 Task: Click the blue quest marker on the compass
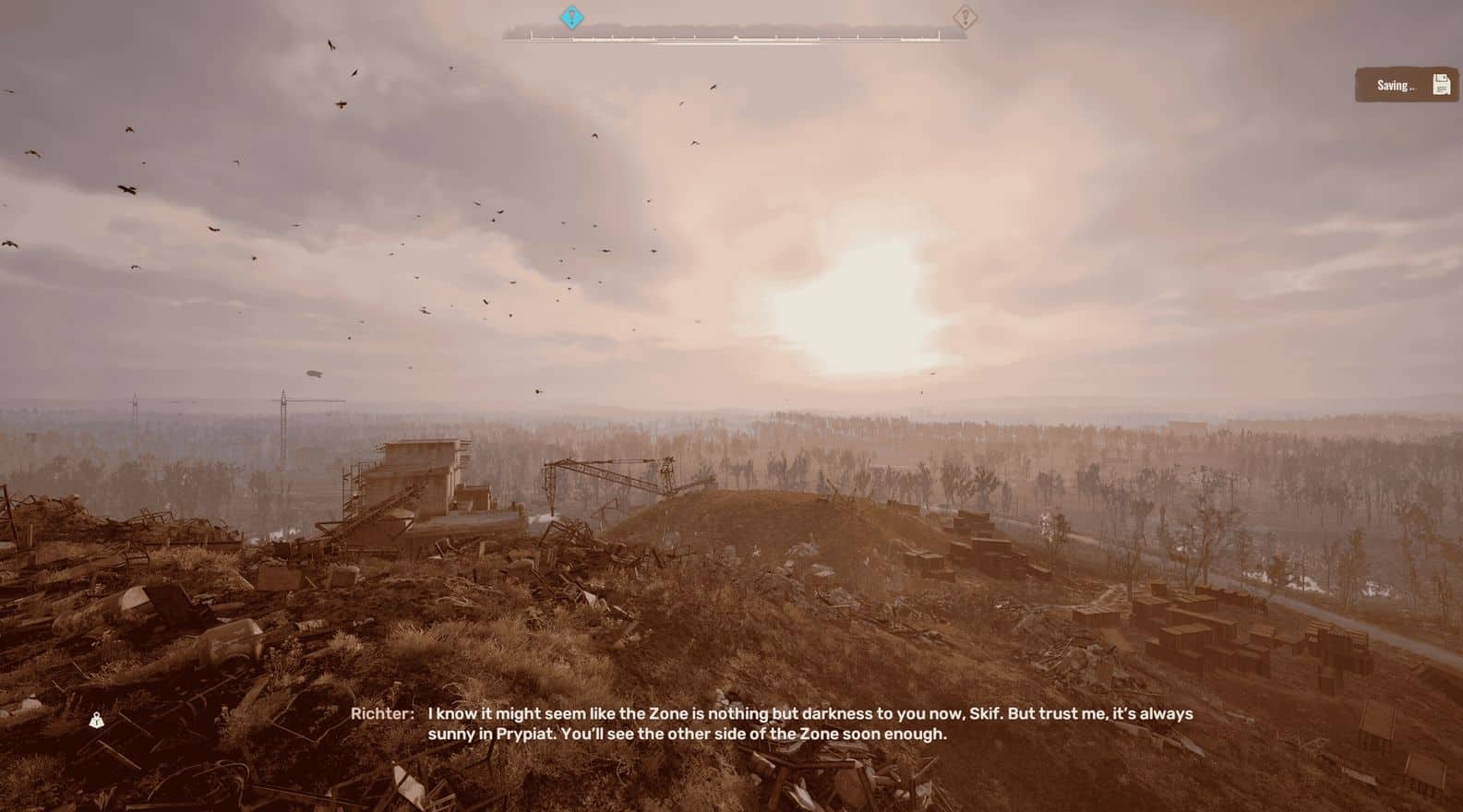coord(572,17)
